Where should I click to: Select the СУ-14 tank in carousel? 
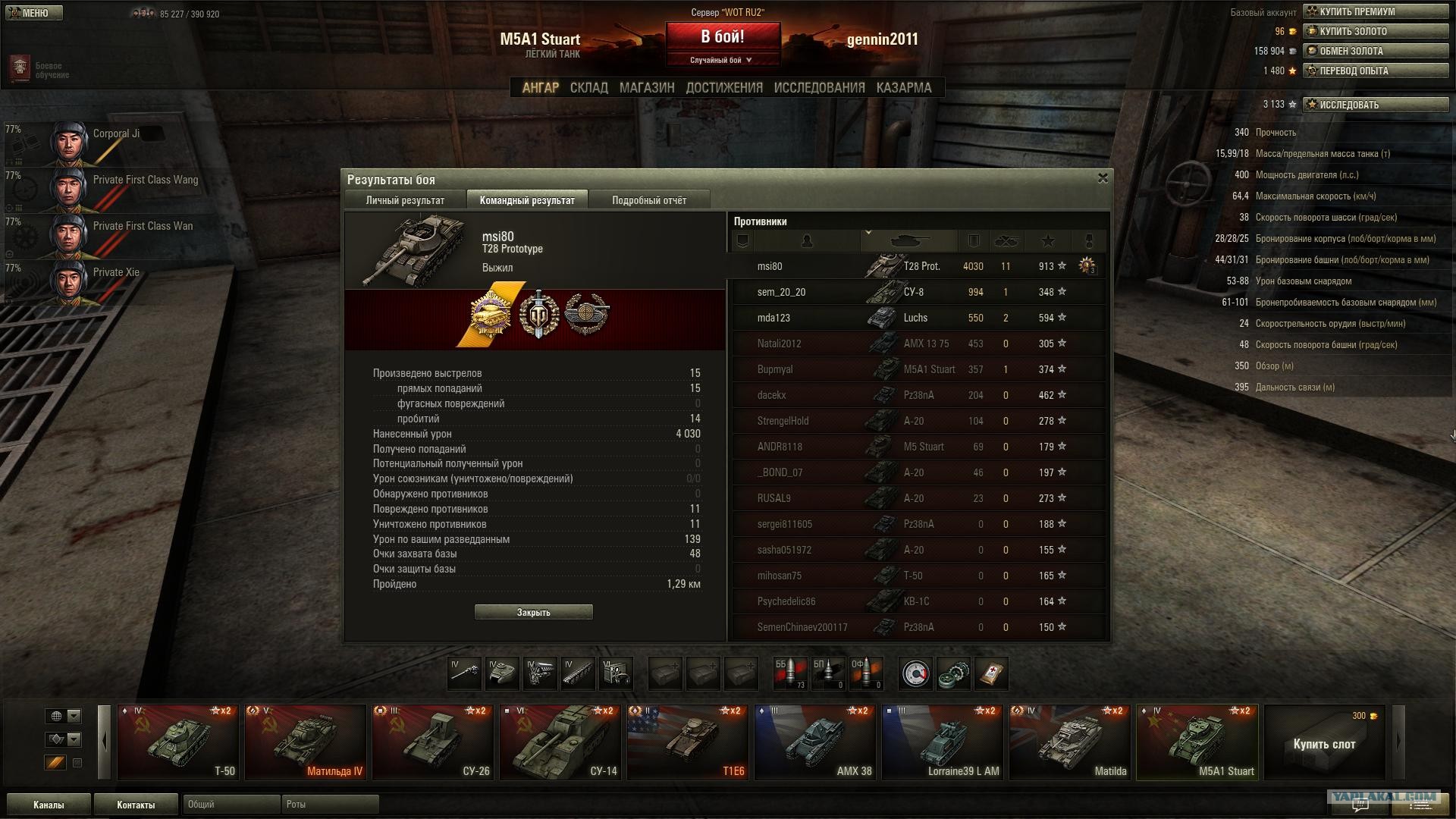pos(561,742)
